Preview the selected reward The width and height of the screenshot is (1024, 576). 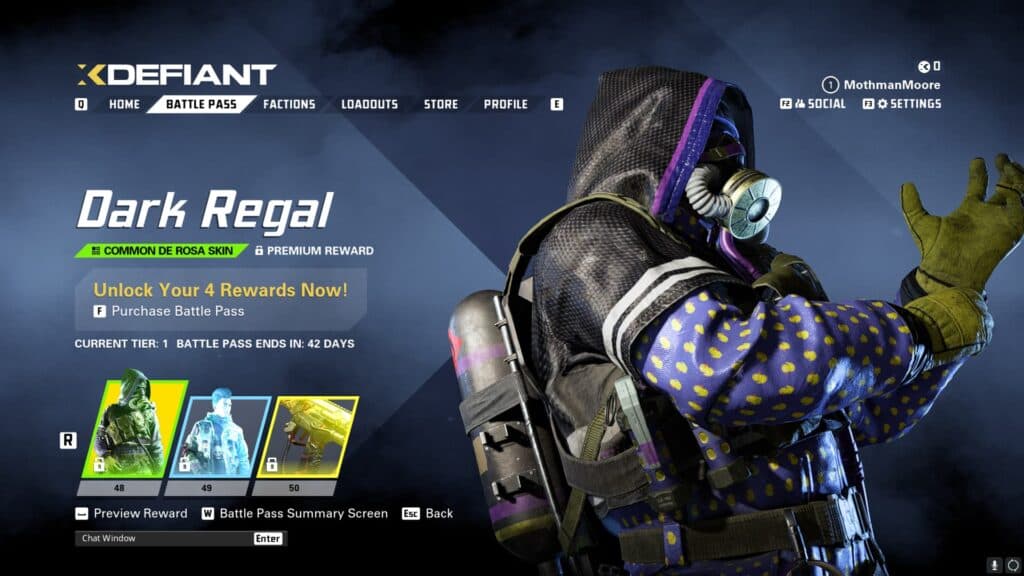coord(140,513)
